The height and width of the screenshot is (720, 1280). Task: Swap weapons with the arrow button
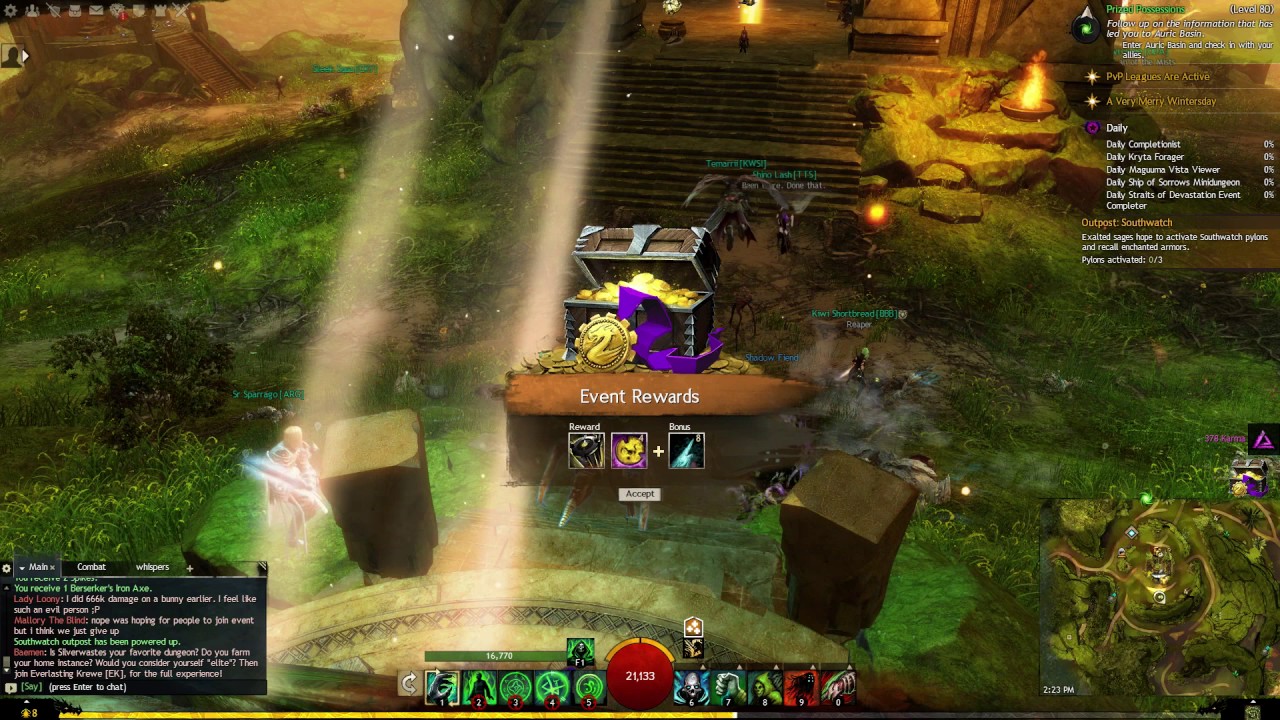coord(408,684)
